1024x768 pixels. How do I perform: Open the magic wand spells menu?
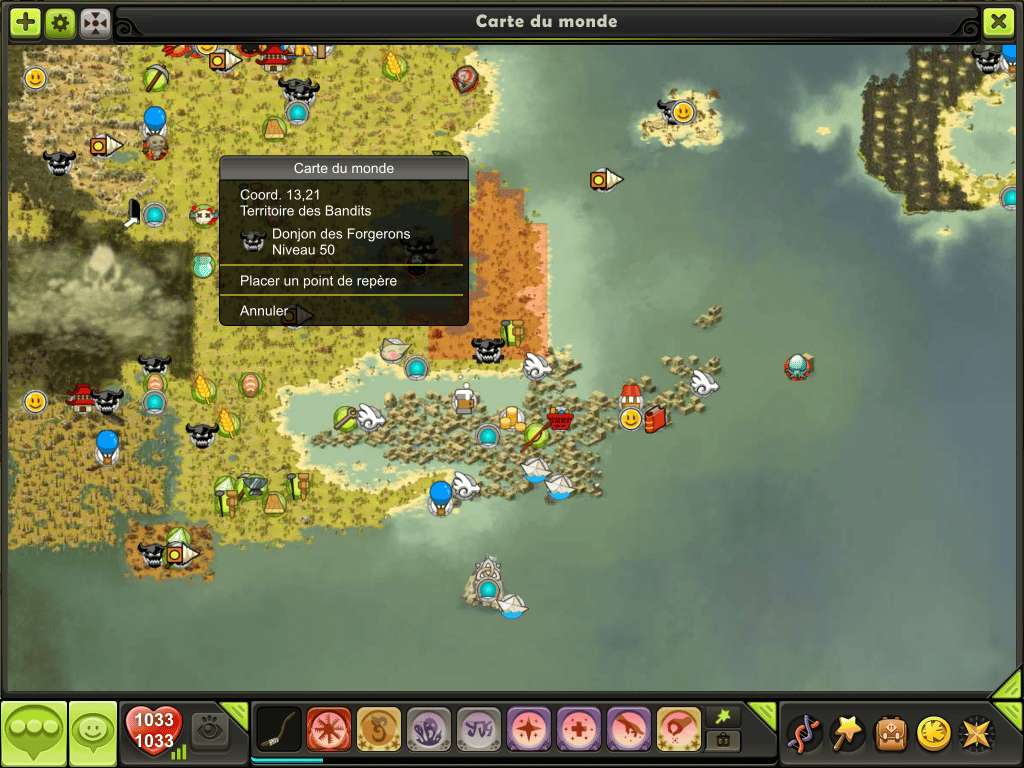(x=847, y=733)
